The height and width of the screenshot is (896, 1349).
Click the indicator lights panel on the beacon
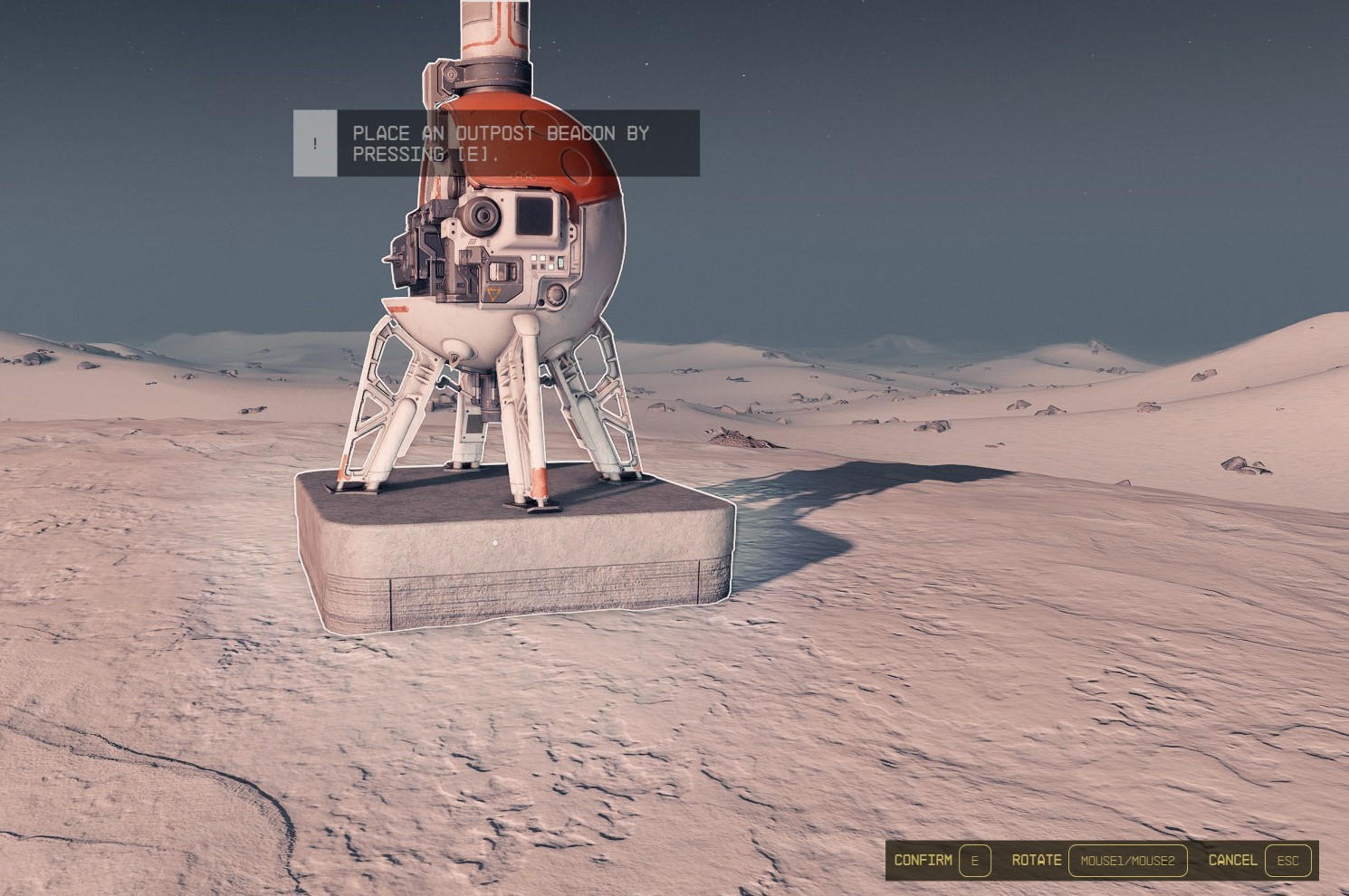(x=543, y=262)
